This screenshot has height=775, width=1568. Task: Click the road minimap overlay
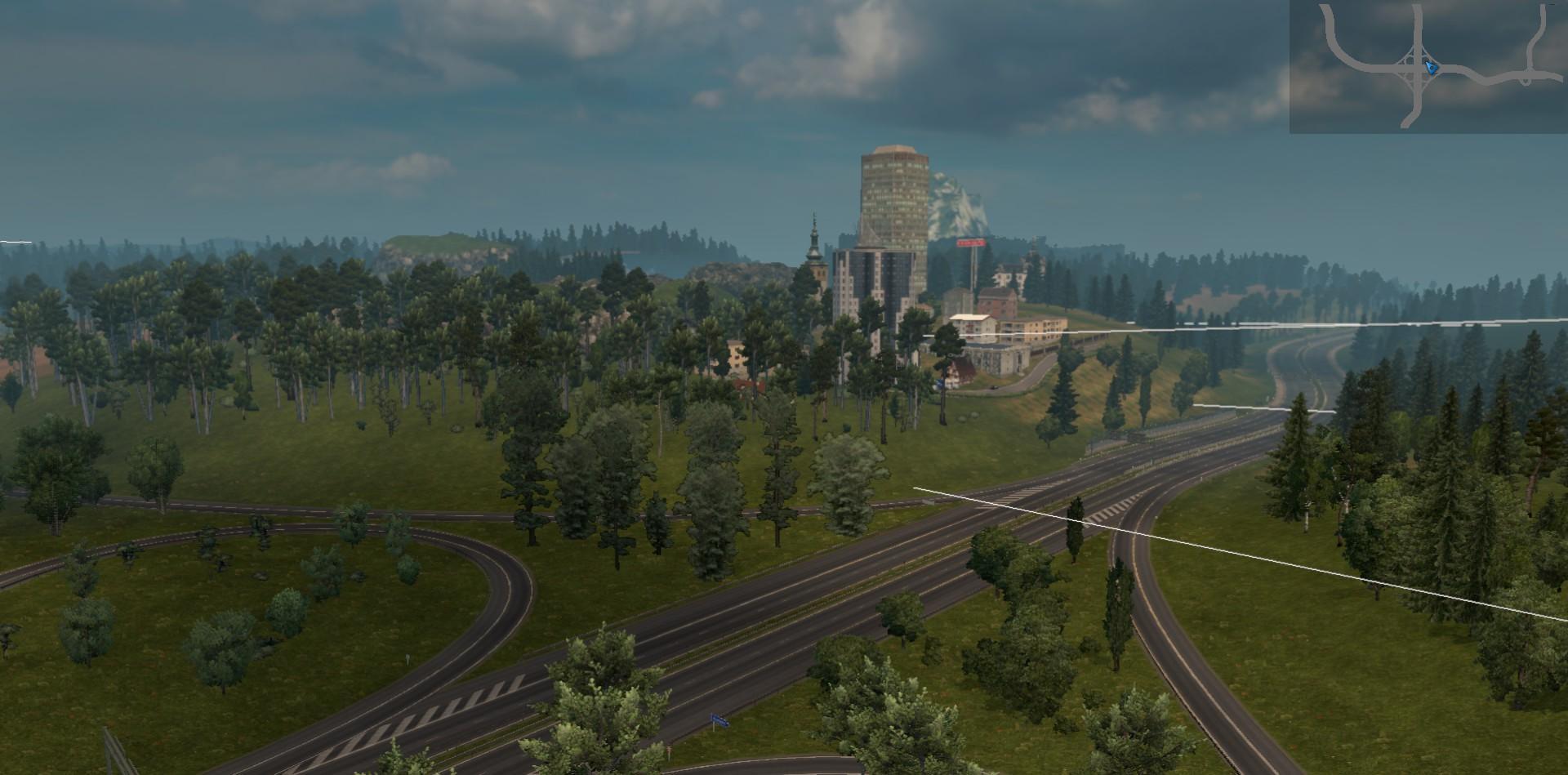(1428, 67)
